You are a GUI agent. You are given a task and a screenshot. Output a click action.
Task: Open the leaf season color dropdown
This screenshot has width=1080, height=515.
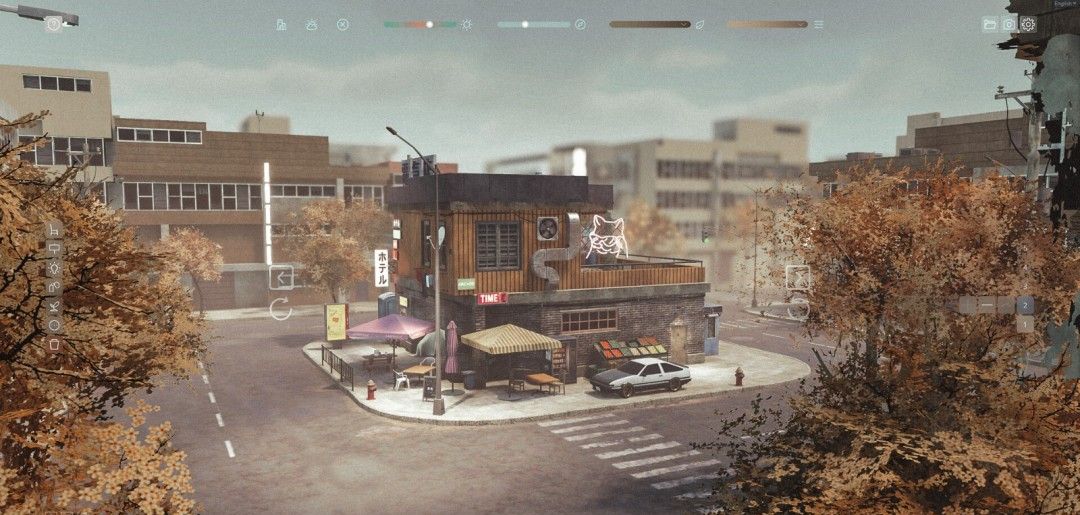pyautogui.click(x=650, y=24)
